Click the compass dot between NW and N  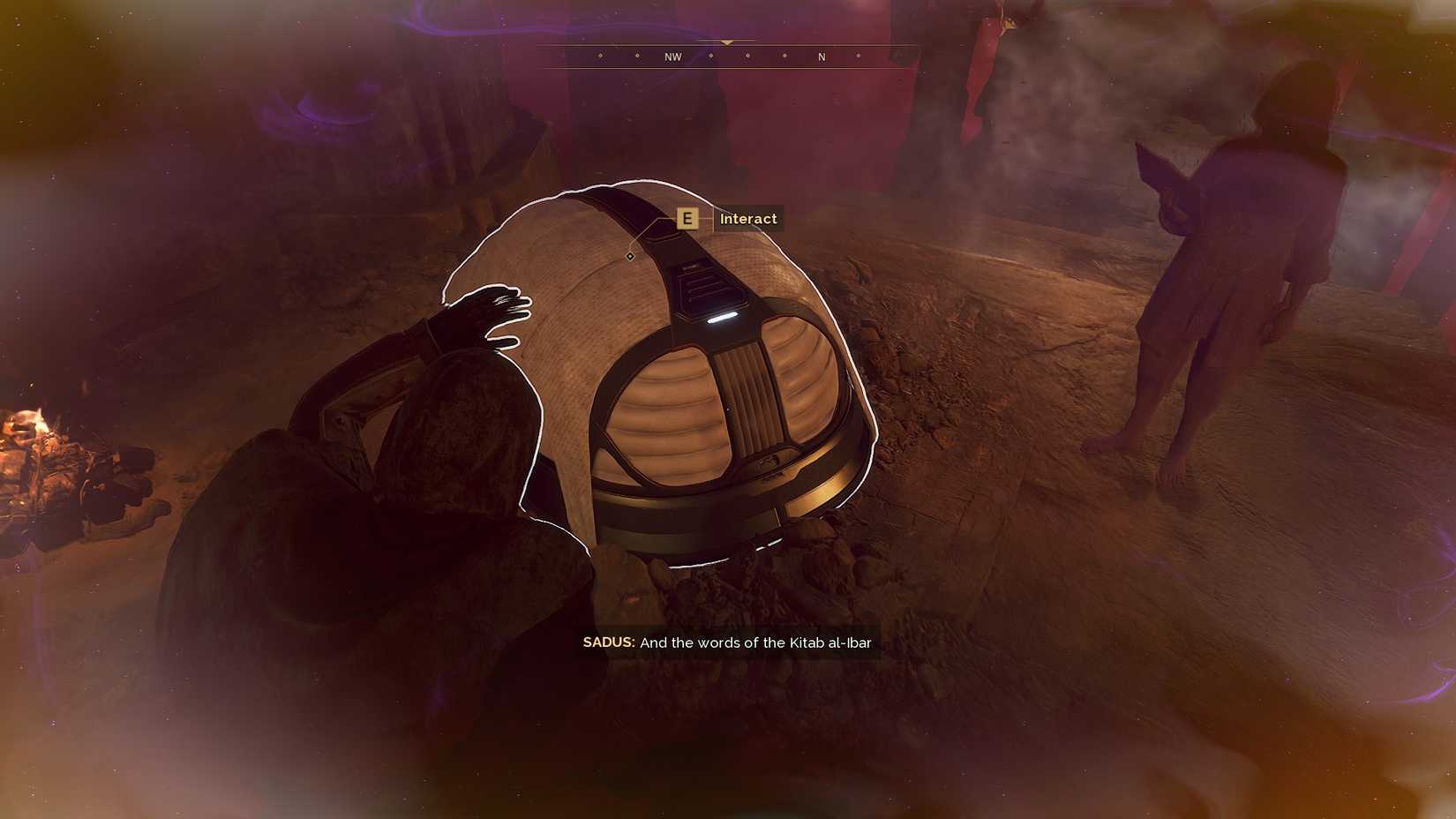click(x=747, y=57)
